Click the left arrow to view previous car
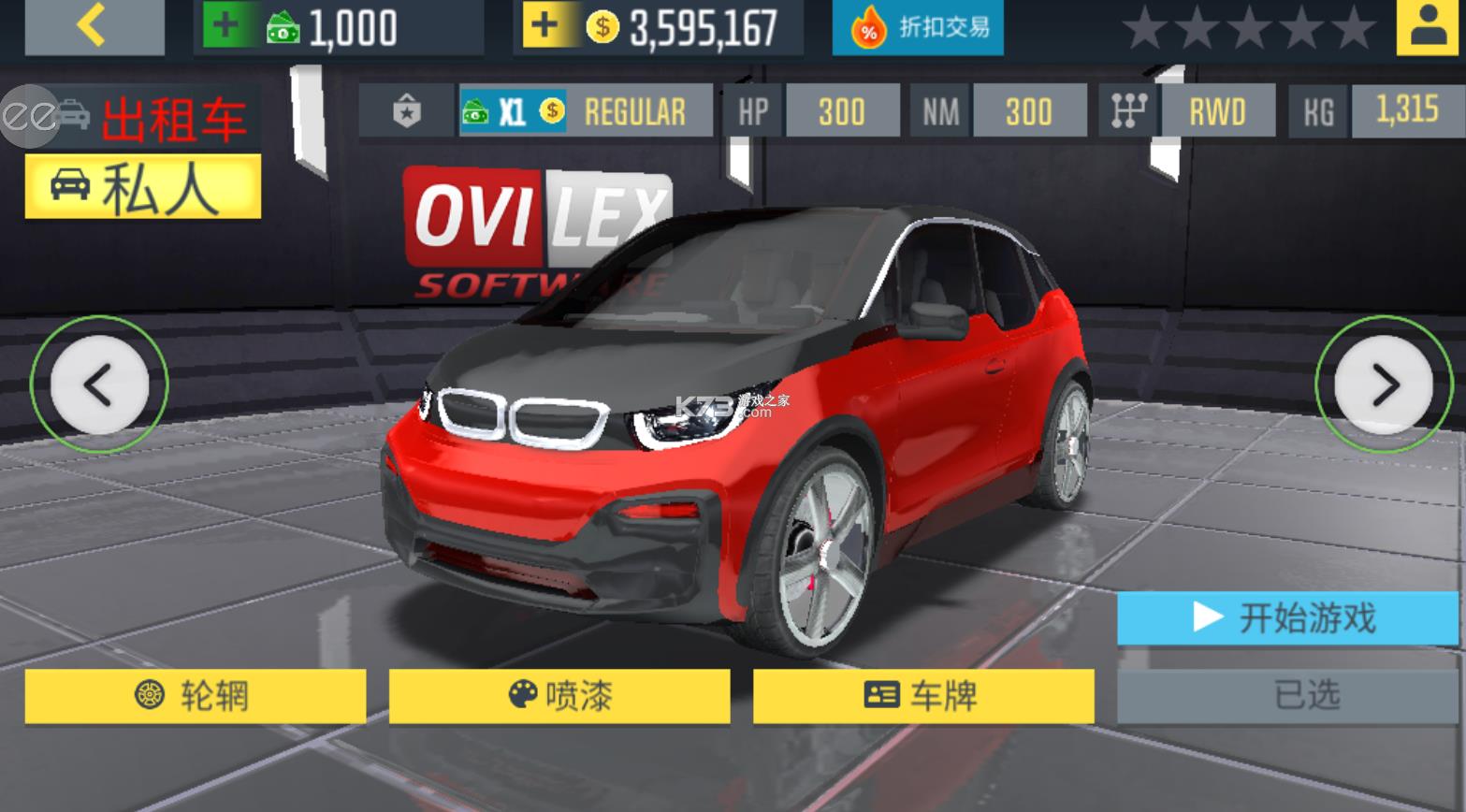The image size is (1466, 812). click(101, 384)
